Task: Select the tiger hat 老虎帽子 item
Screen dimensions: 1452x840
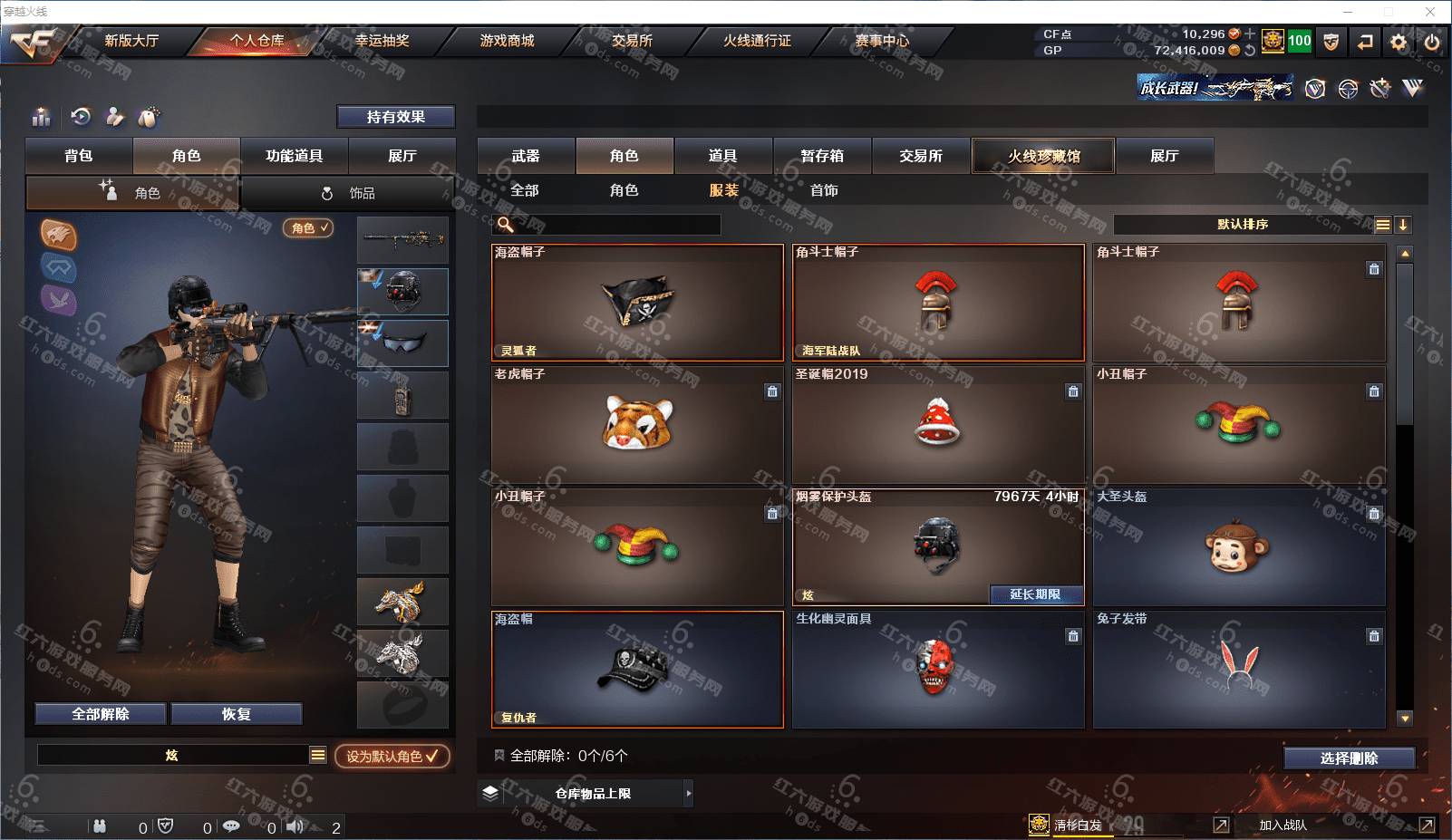Action: pyautogui.click(x=637, y=424)
